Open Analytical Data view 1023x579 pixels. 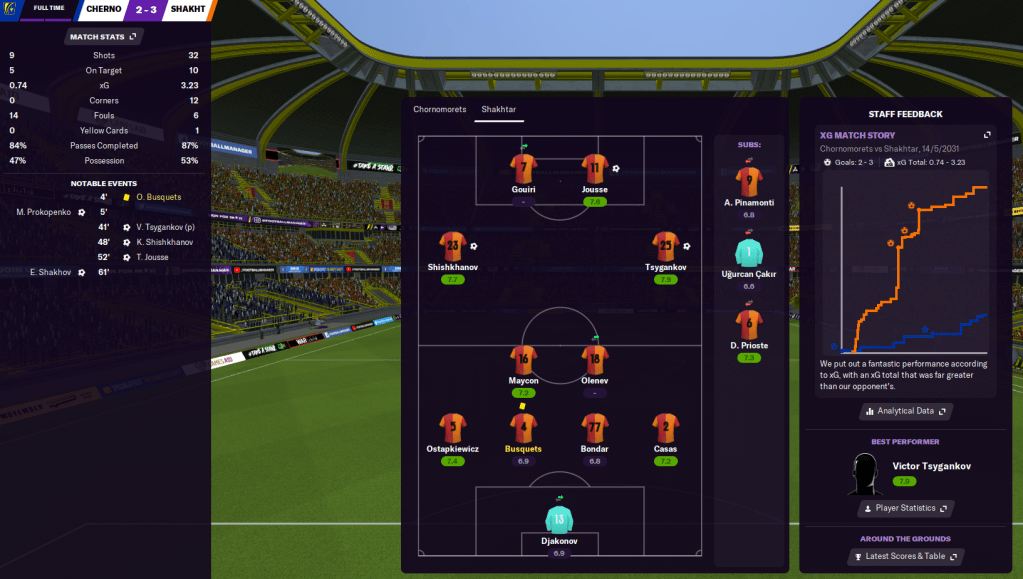905,411
